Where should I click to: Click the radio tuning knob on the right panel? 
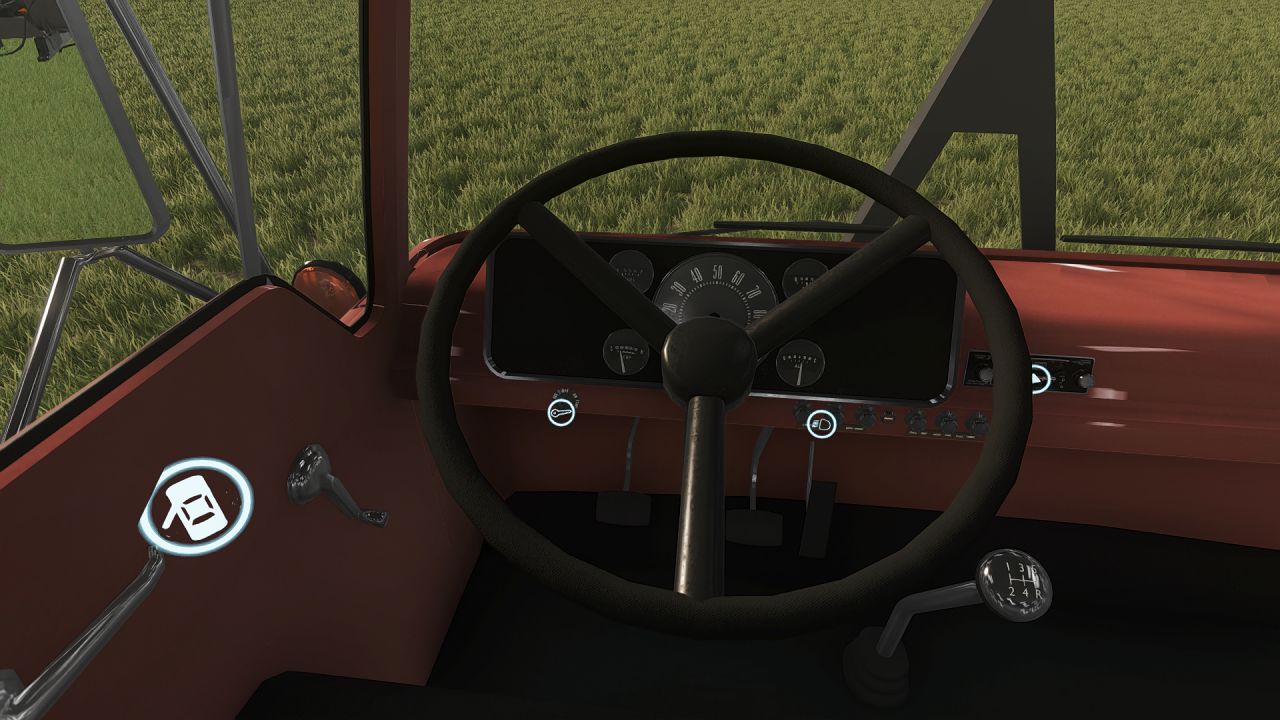[x=1082, y=380]
